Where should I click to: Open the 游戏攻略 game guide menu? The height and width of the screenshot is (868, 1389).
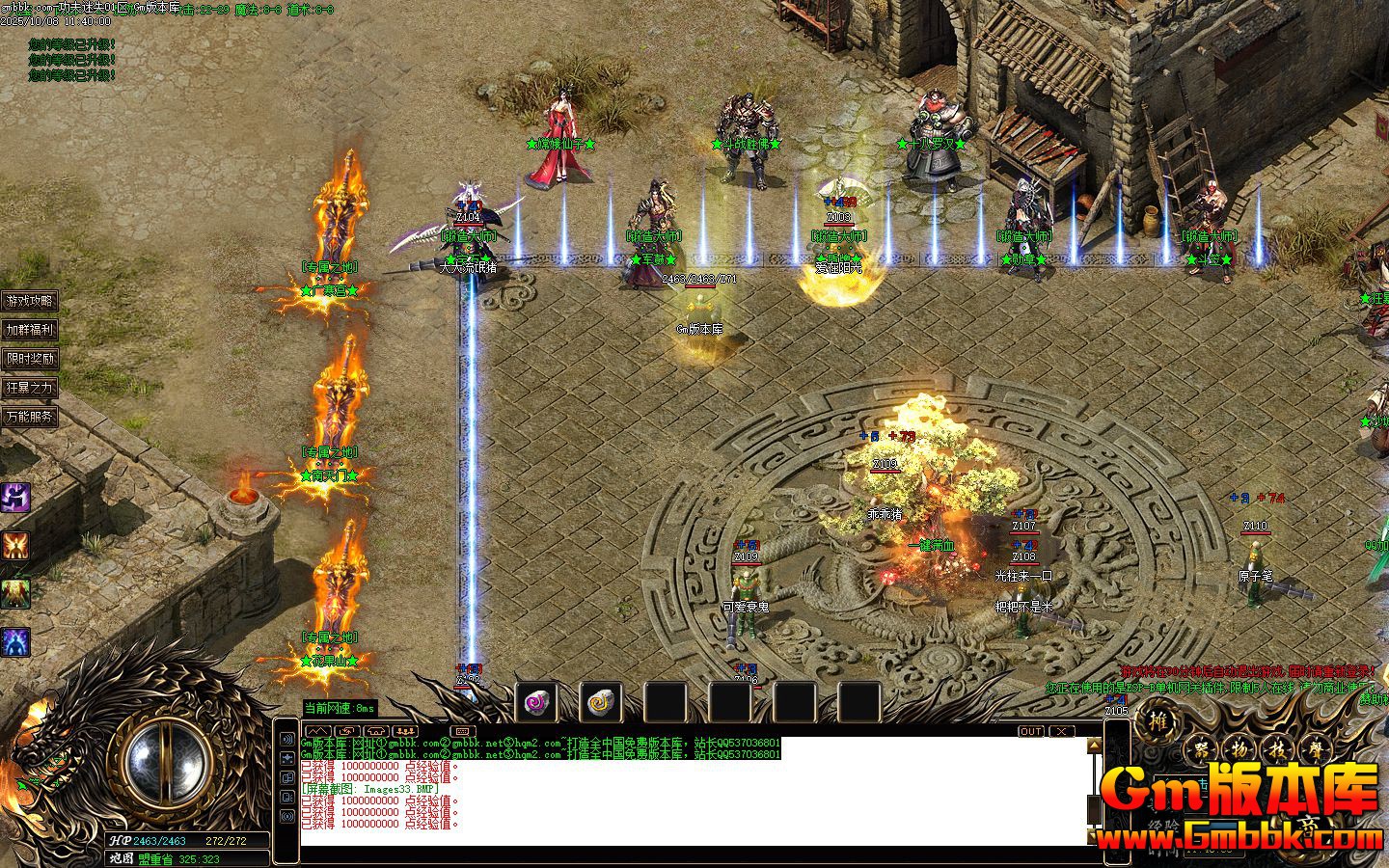pyautogui.click(x=30, y=301)
